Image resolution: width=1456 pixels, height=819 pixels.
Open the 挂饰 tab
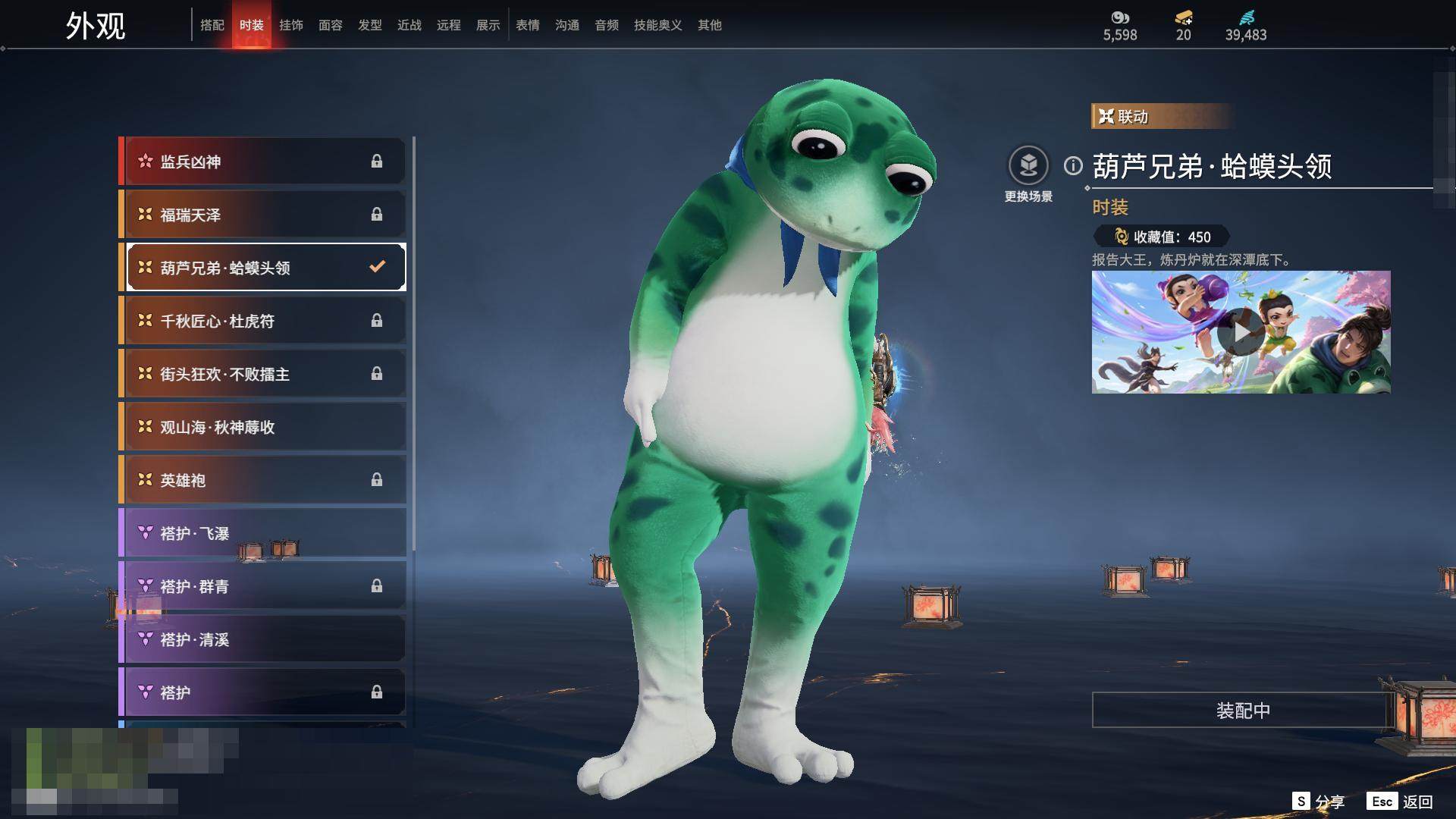click(x=291, y=25)
